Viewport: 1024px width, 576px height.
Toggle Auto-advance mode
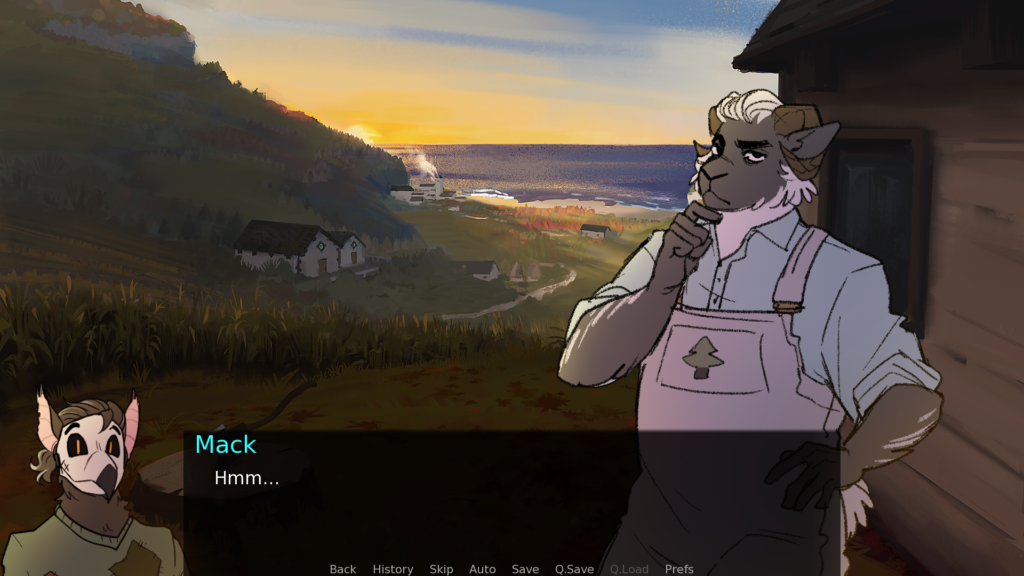482,569
